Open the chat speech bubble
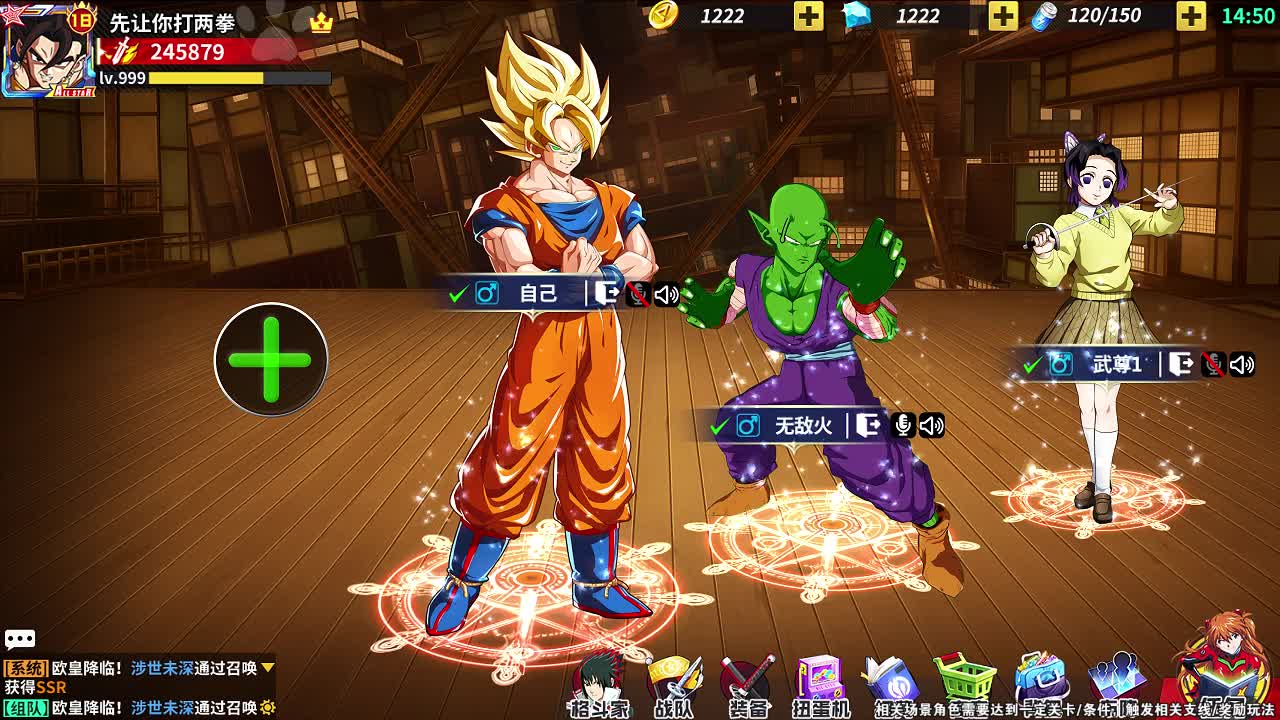This screenshot has height=720, width=1280. [20, 640]
